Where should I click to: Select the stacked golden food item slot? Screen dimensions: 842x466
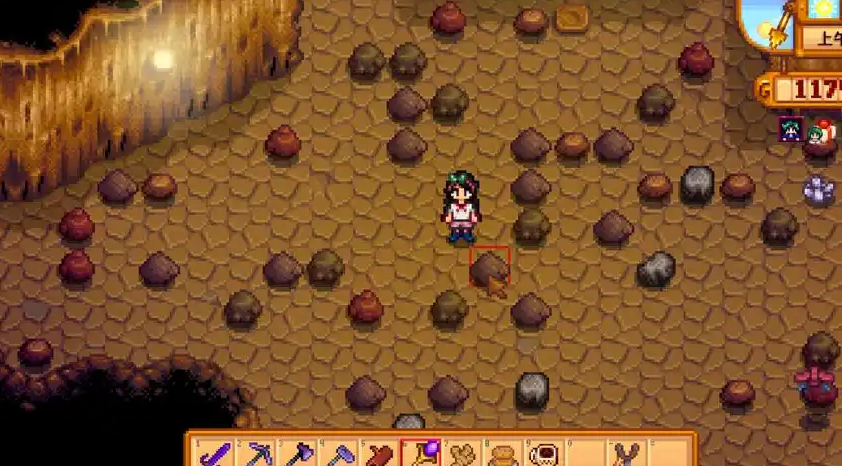[499, 455]
